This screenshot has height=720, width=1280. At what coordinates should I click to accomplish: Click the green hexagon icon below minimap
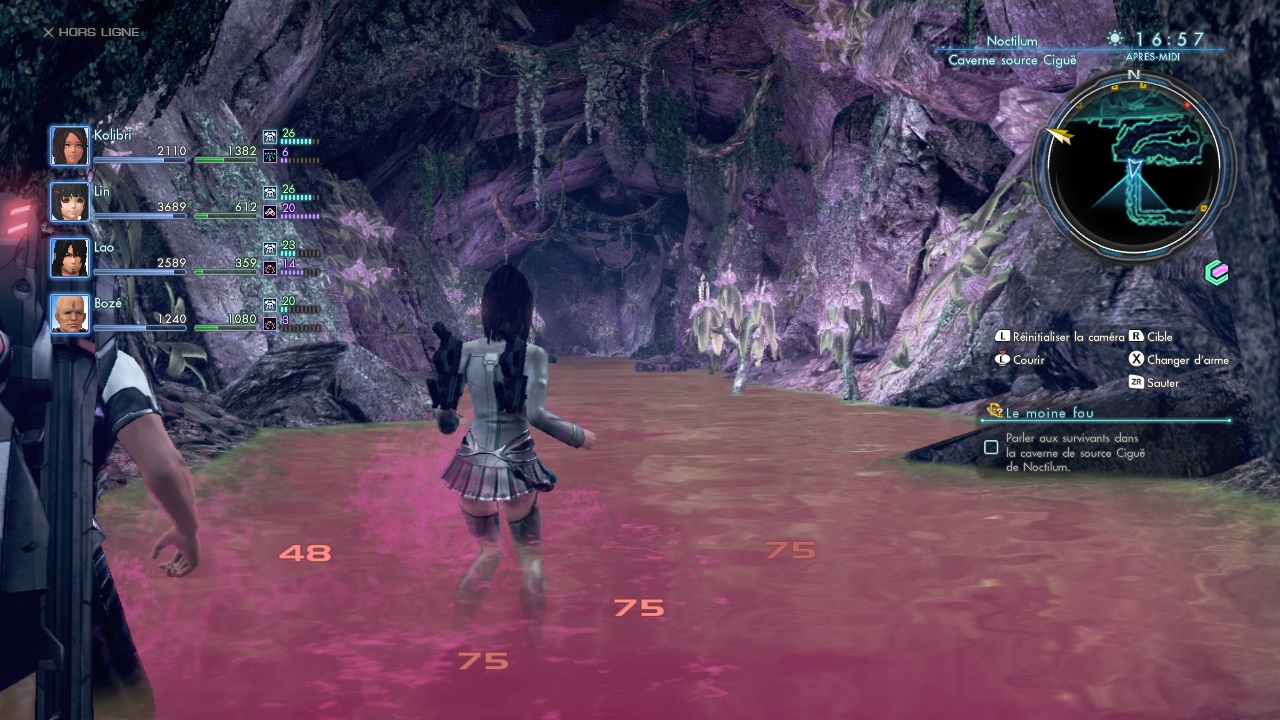point(1217,272)
